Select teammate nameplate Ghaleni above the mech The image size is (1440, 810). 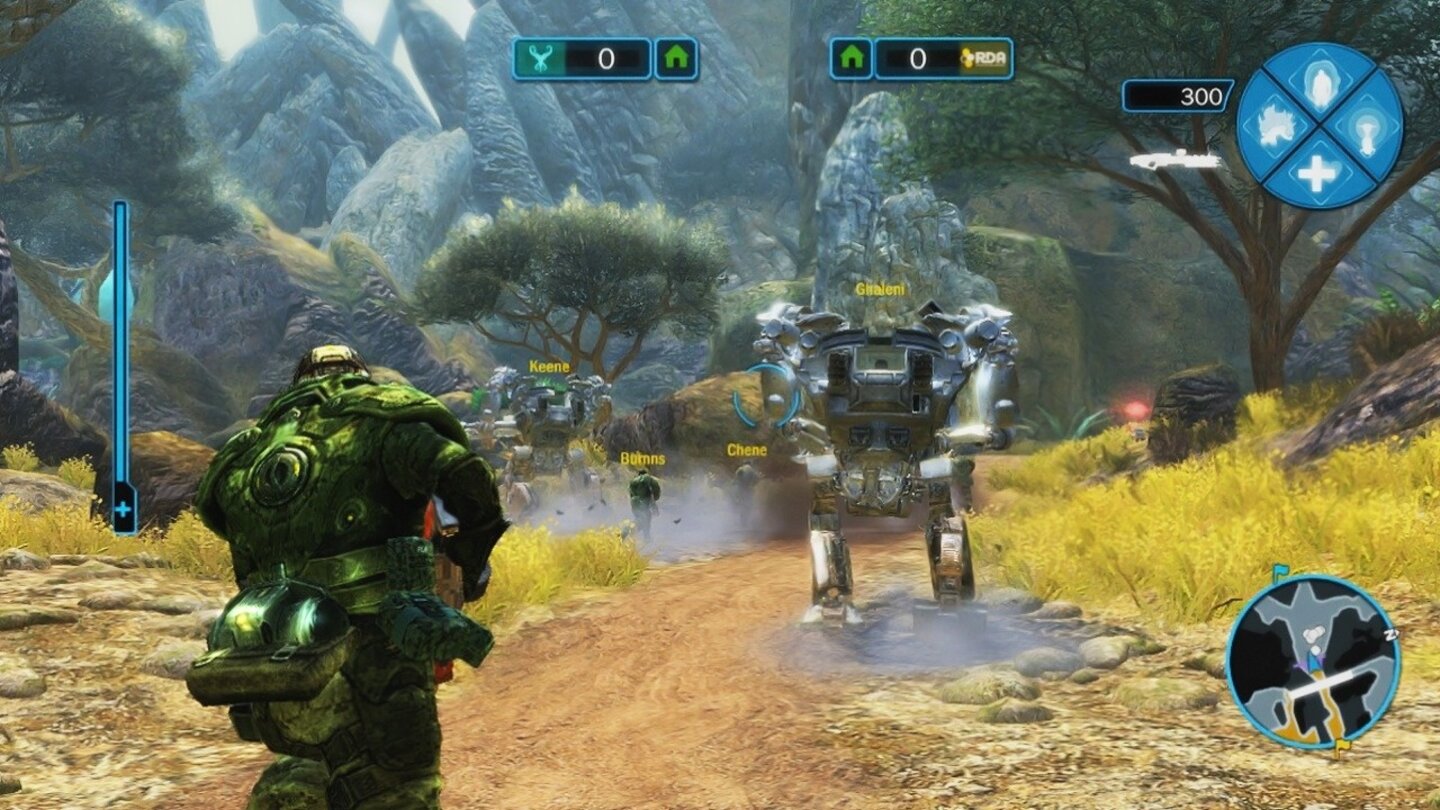point(881,290)
